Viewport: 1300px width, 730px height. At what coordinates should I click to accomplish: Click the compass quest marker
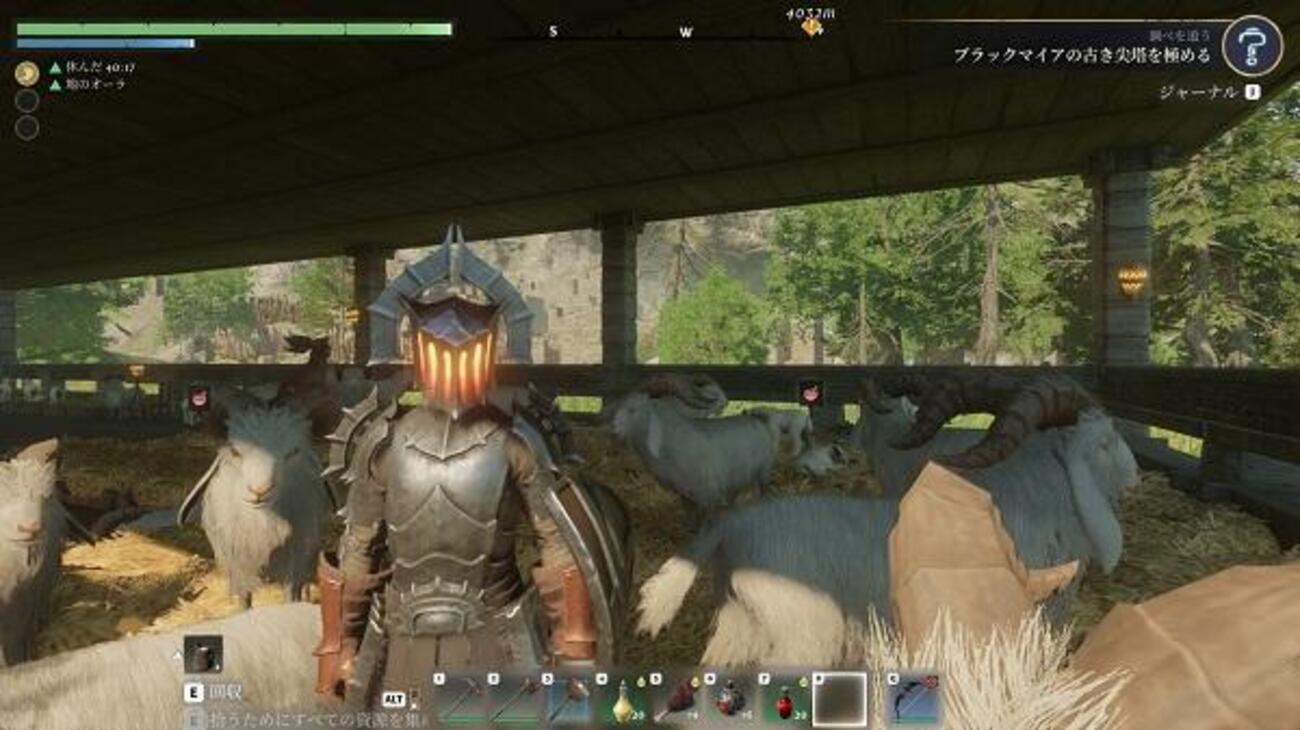pos(811,27)
